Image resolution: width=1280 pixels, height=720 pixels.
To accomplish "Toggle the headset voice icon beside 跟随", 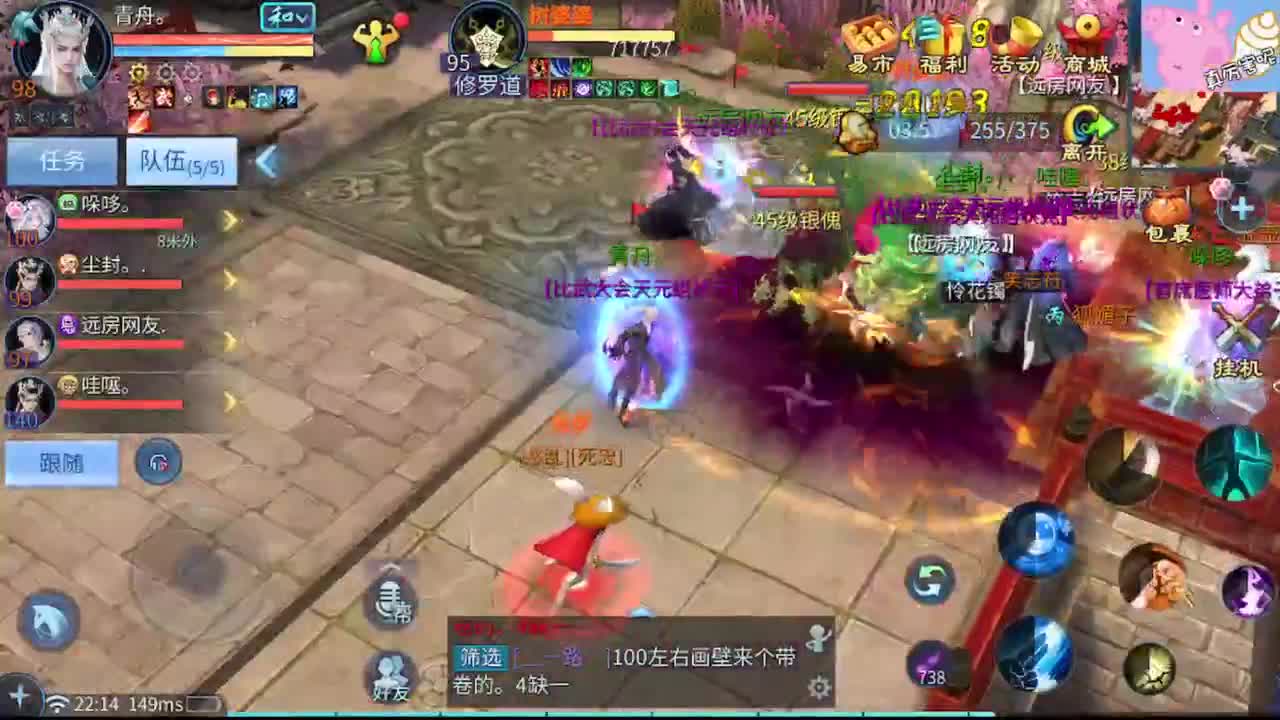I will click(159, 463).
